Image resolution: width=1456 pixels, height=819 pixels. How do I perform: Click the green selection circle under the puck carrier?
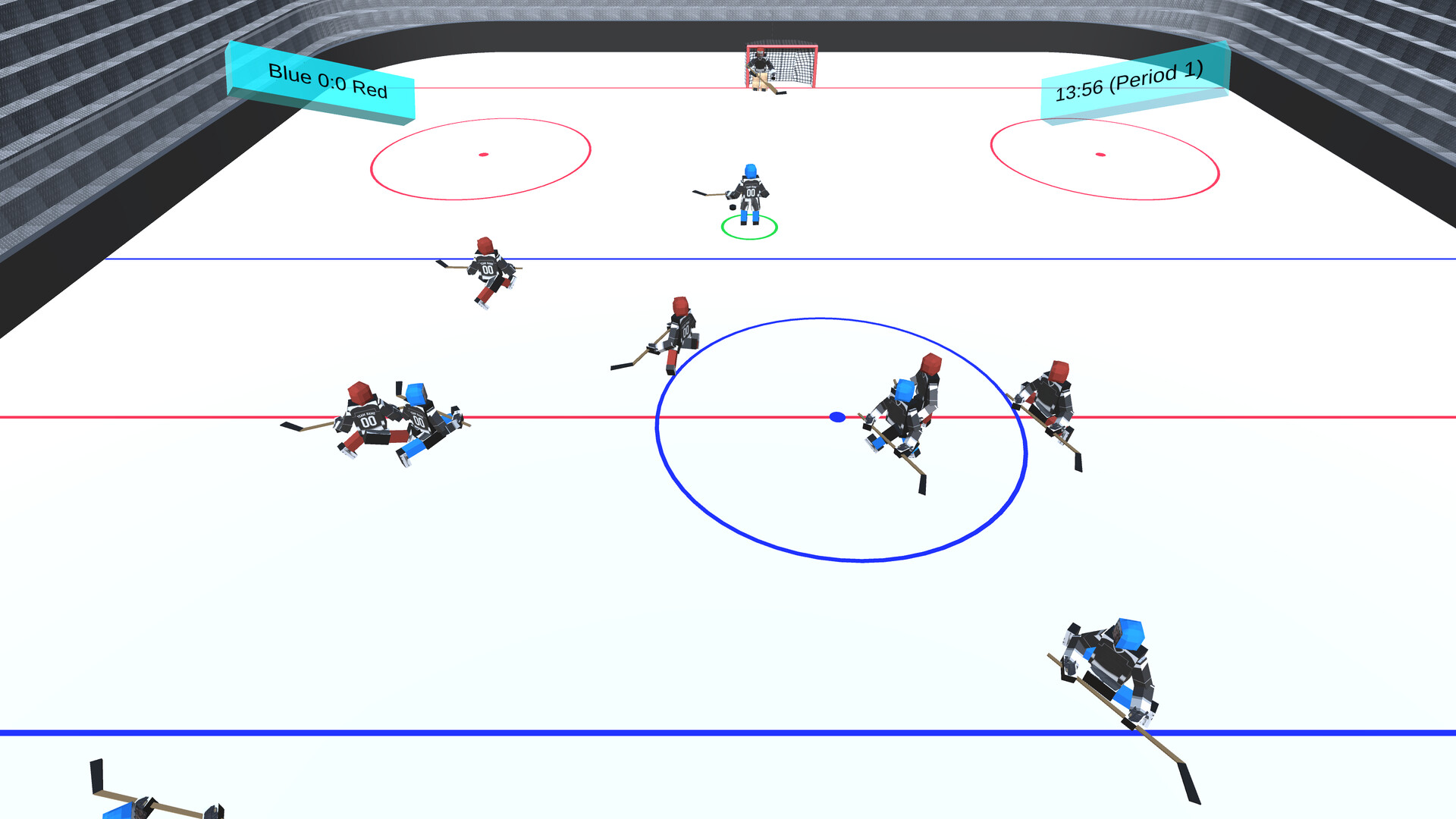tap(747, 225)
